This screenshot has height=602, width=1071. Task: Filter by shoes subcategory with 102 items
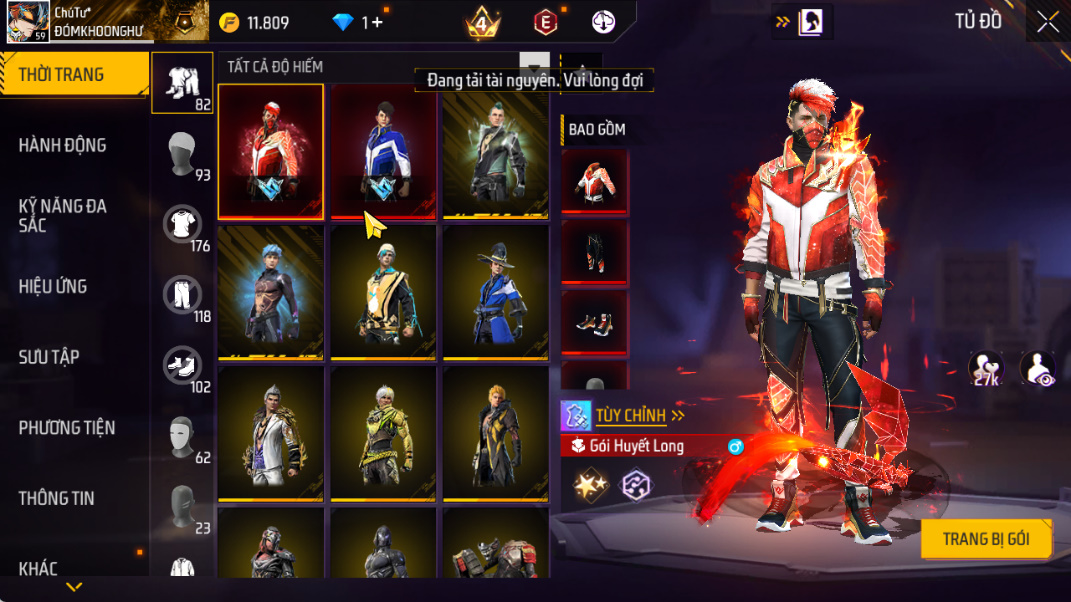(x=183, y=367)
